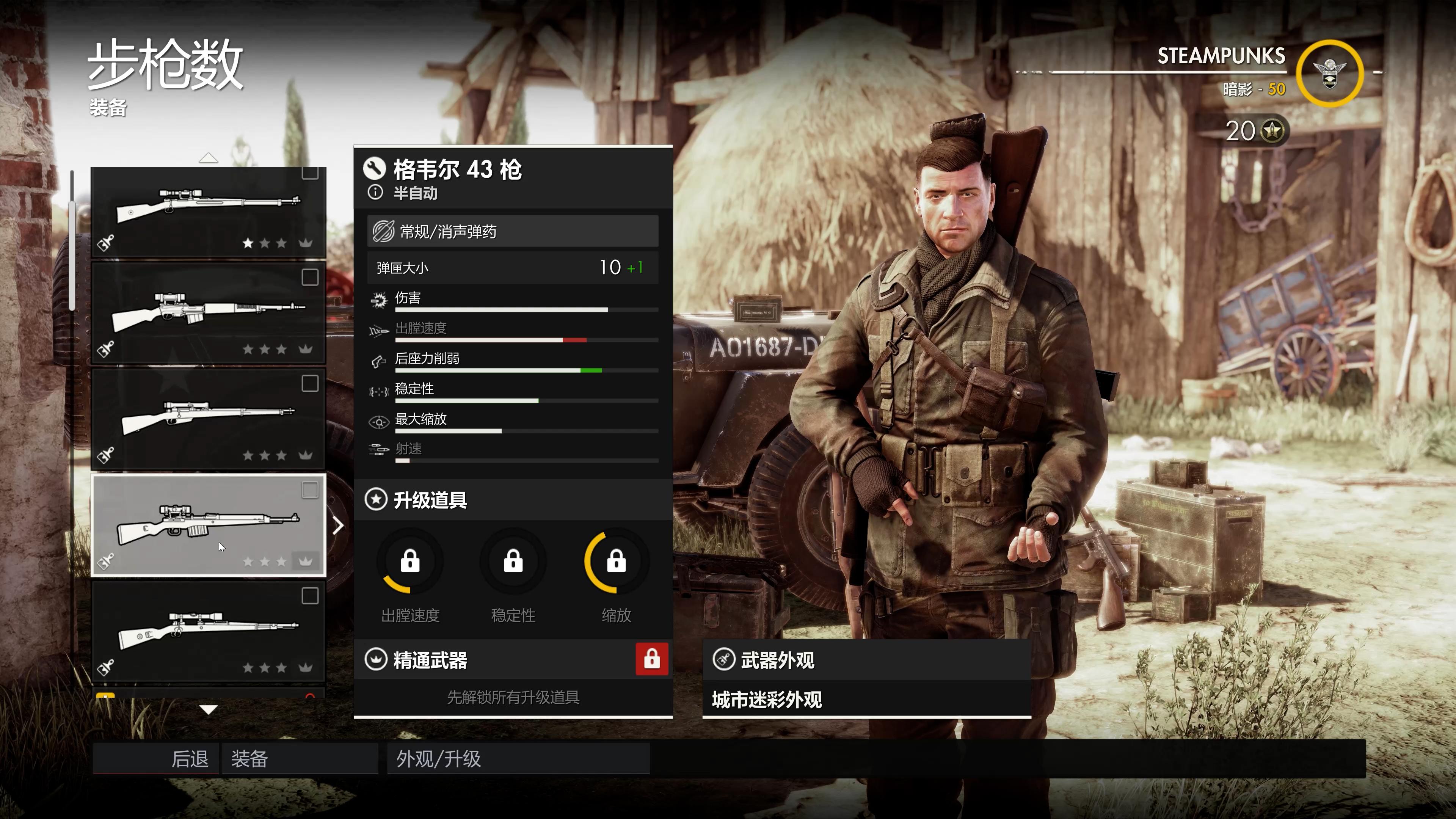Open the STEAMPUNKS player emblem
This screenshot has width=1456, height=819.
coord(1329,74)
